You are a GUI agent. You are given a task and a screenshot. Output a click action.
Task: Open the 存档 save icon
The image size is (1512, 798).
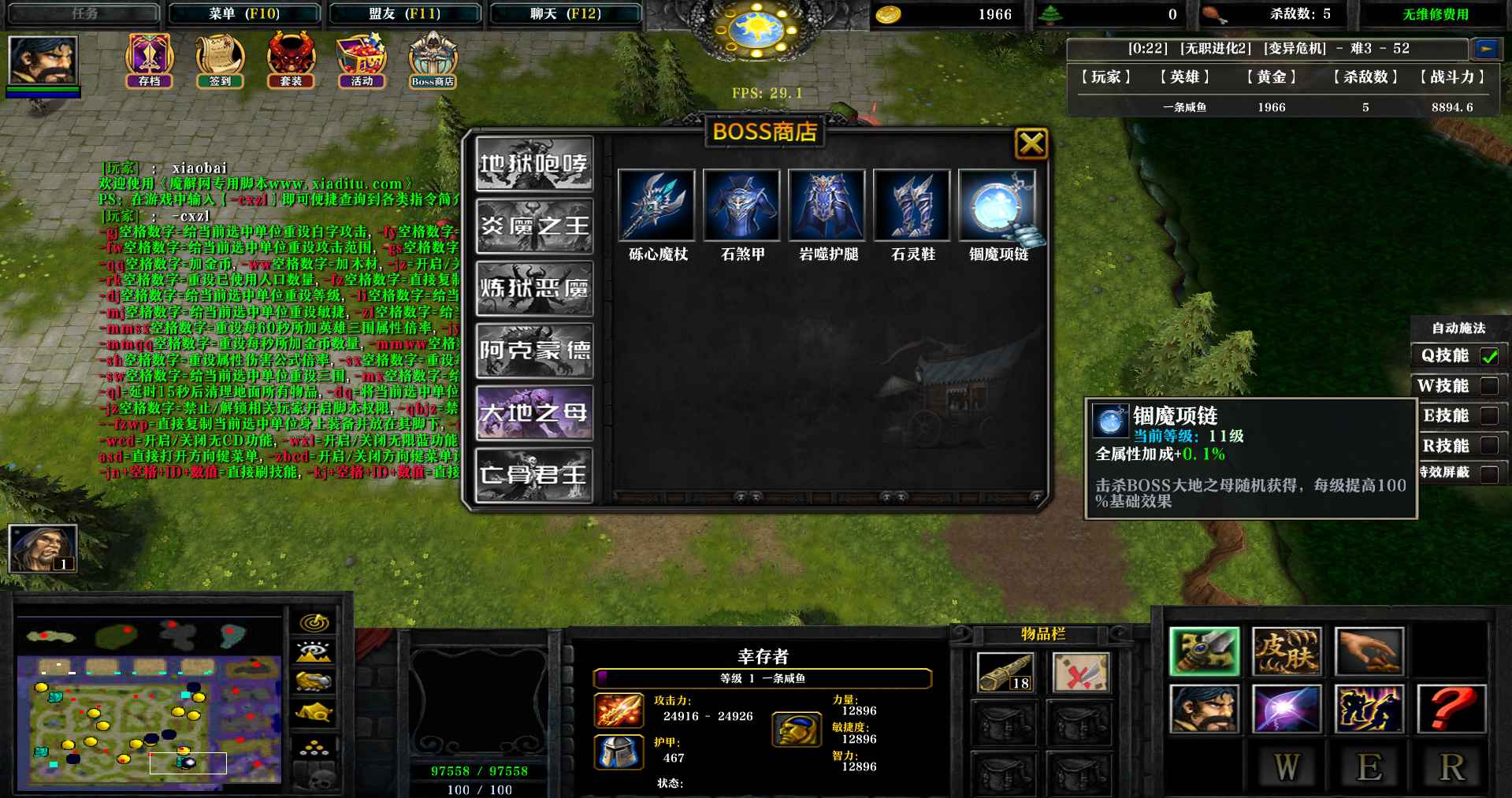coord(150,60)
